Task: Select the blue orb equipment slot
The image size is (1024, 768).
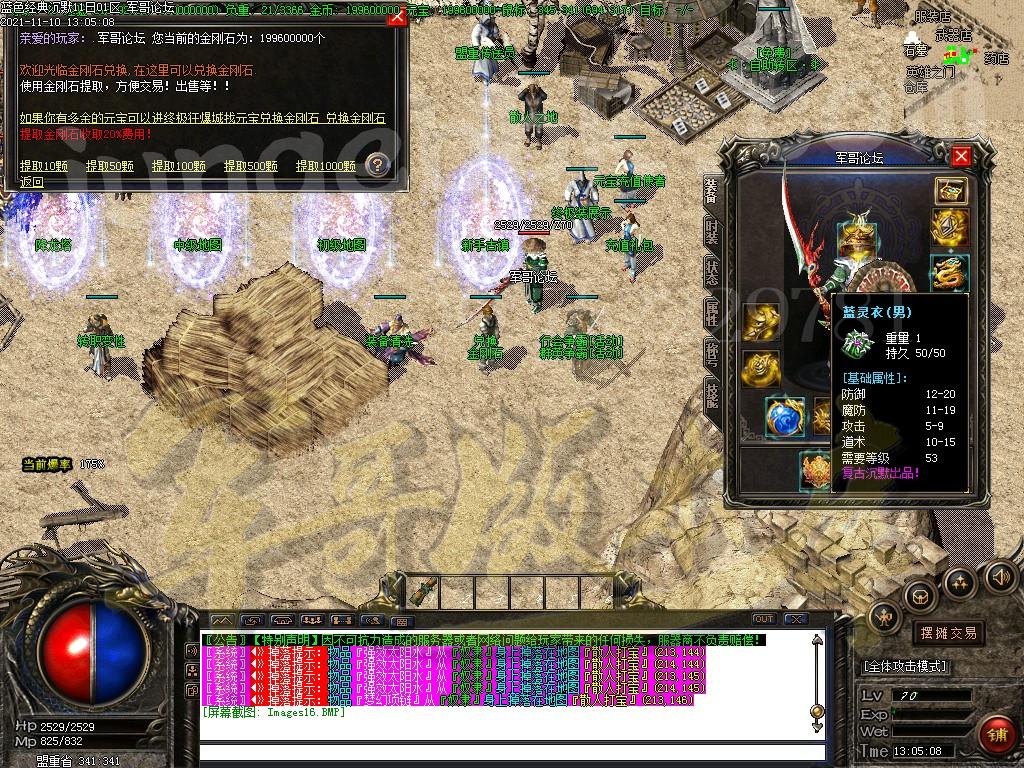Action: point(784,417)
